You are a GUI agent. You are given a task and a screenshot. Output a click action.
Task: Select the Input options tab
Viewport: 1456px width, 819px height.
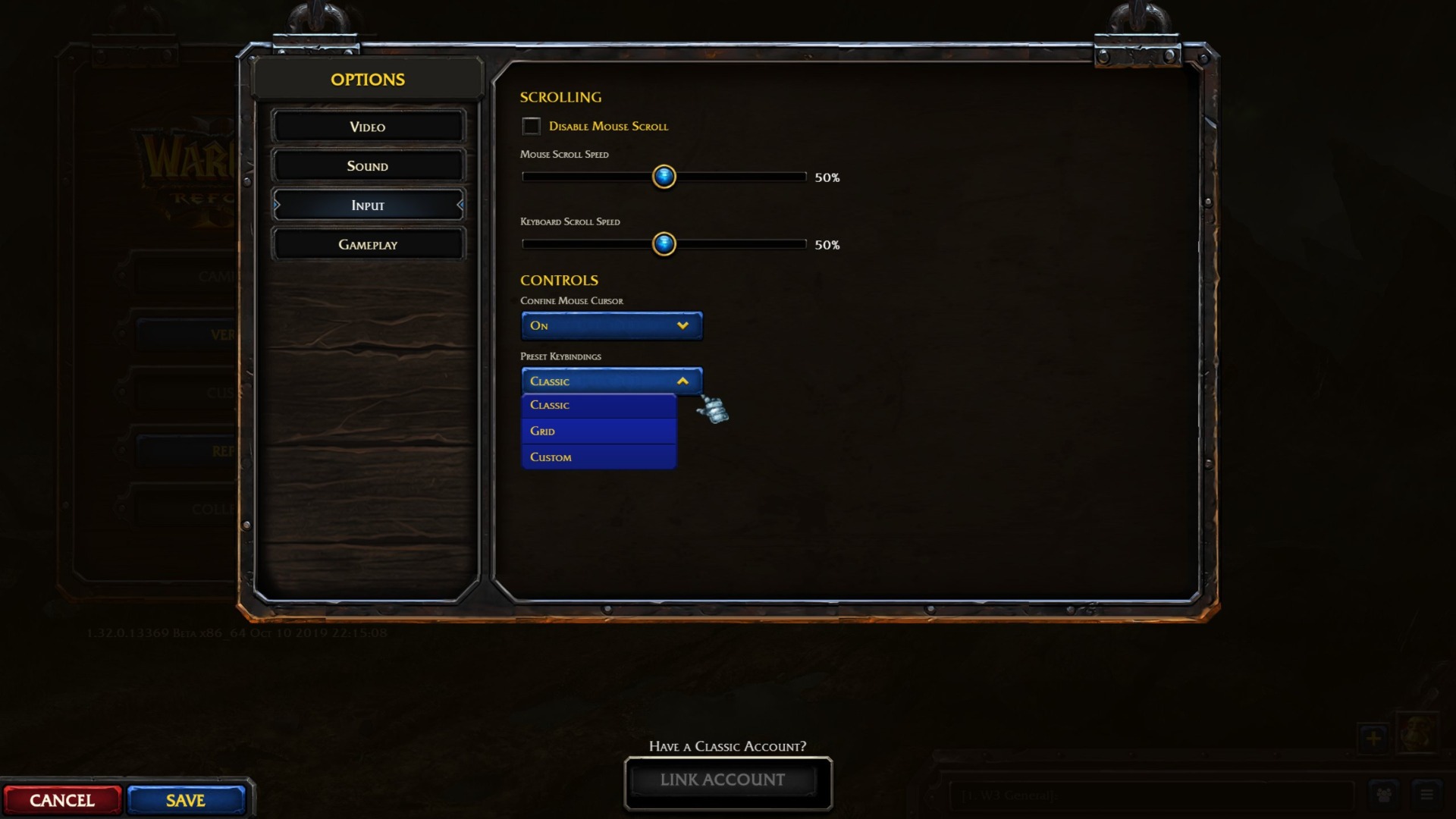[368, 206]
